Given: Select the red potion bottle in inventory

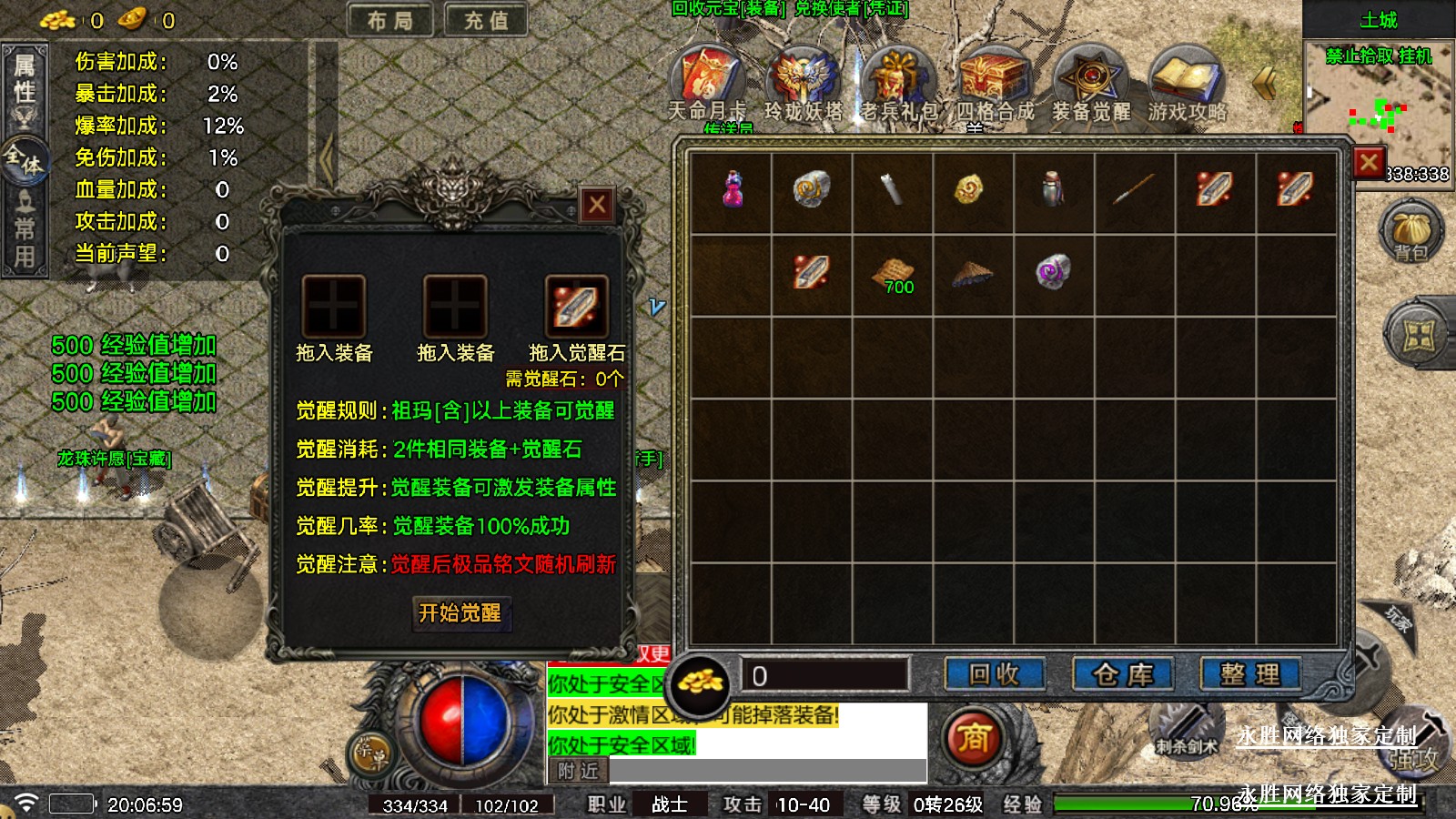Looking at the screenshot, I should 733,189.
